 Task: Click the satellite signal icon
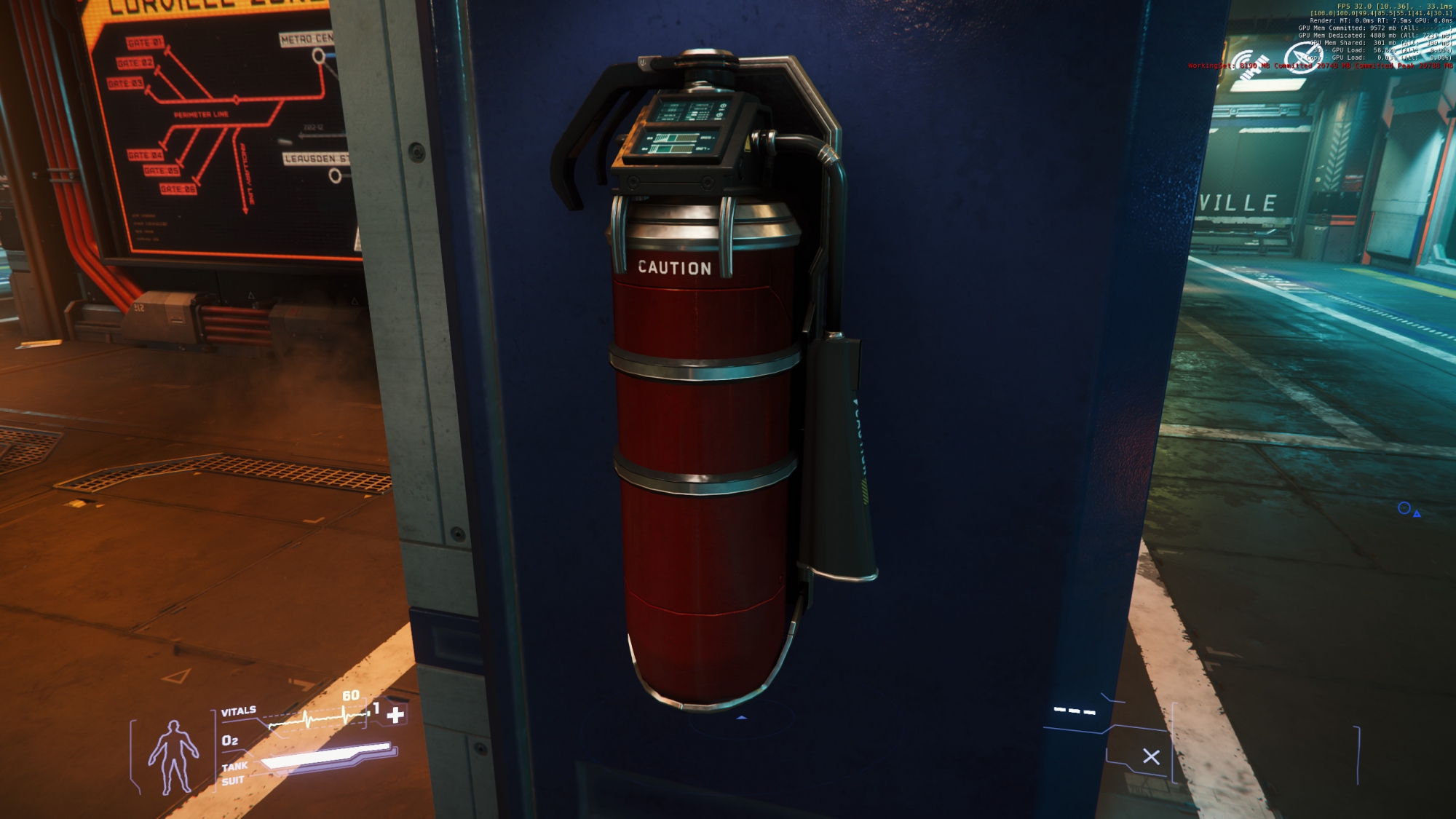point(1251,62)
